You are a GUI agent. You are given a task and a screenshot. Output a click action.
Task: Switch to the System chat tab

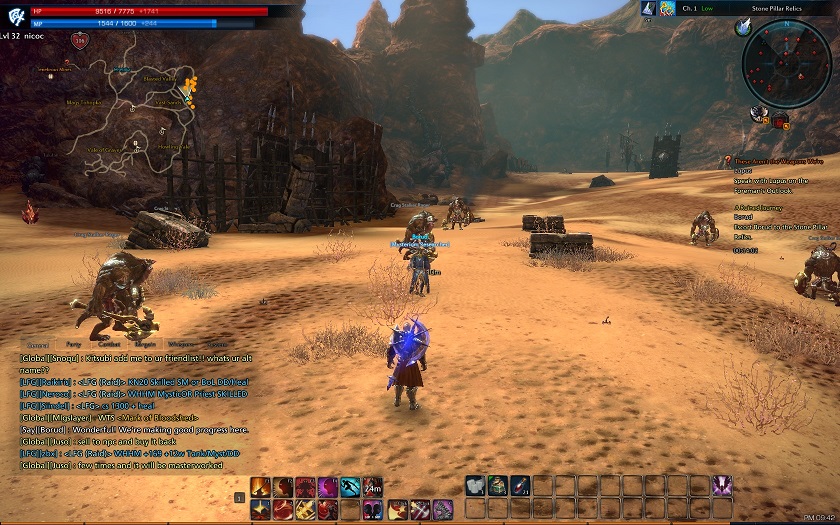[x=217, y=344]
